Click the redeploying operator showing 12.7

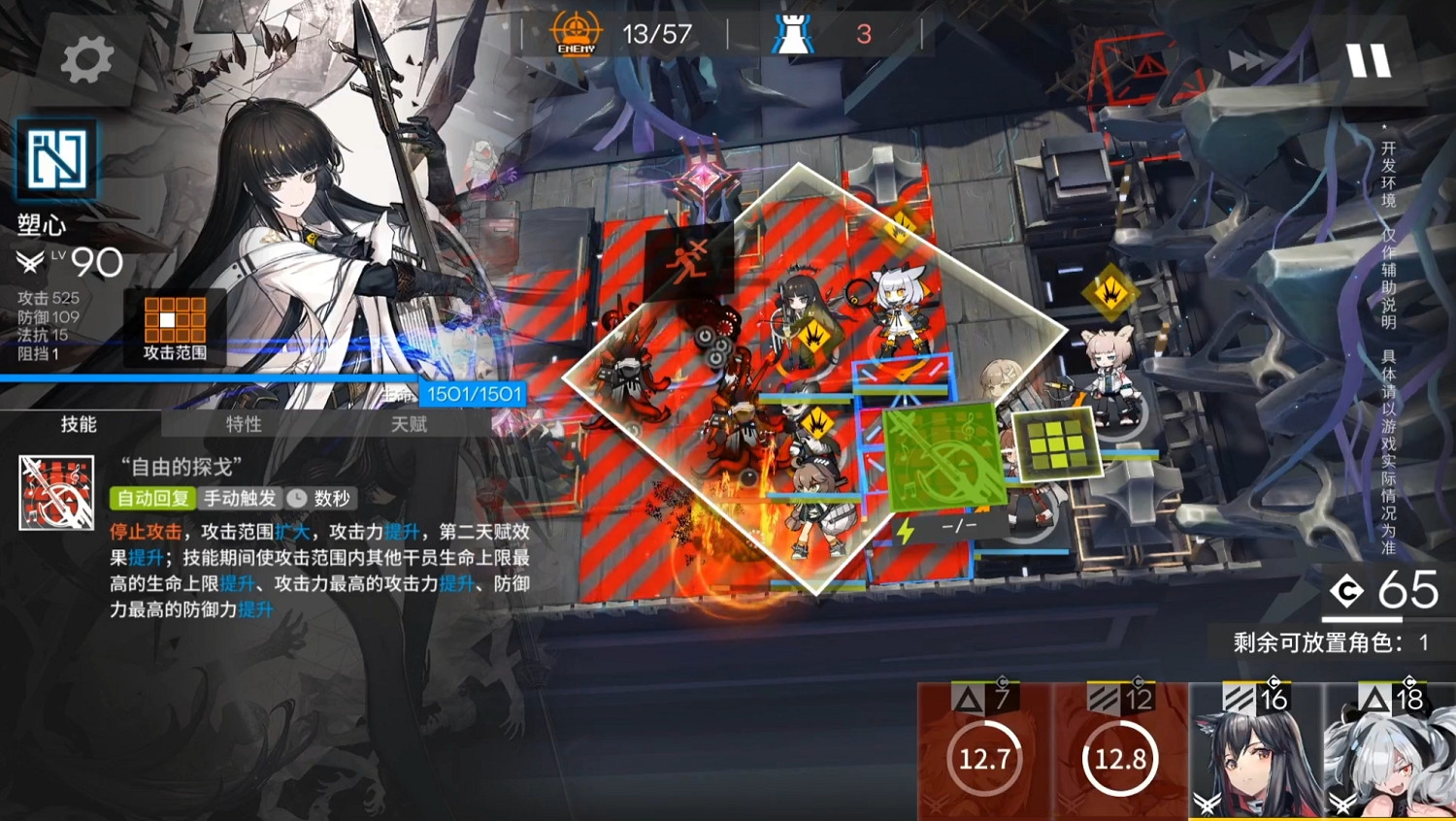point(983,760)
